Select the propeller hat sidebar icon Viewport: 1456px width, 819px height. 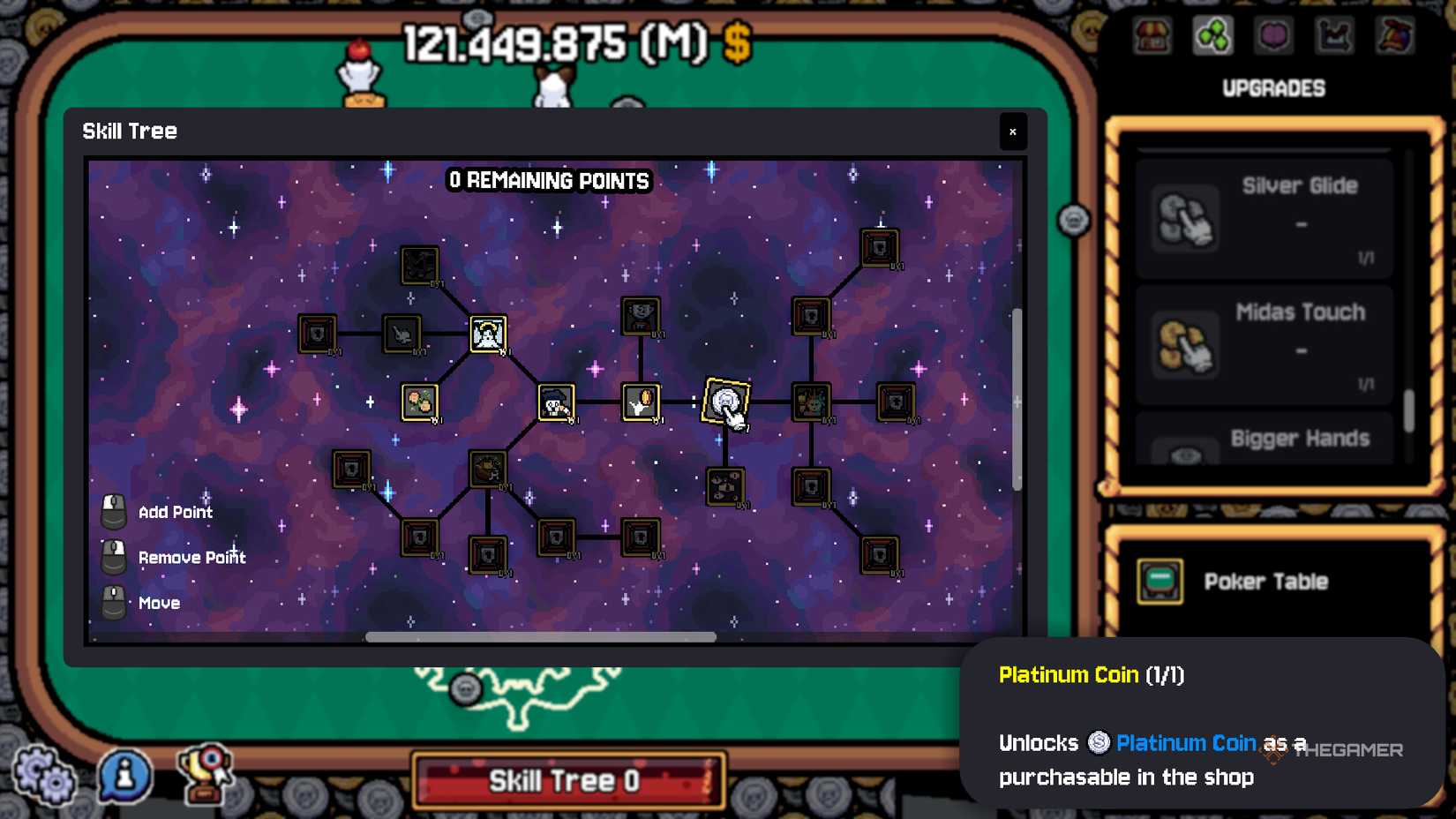(x=1392, y=37)
